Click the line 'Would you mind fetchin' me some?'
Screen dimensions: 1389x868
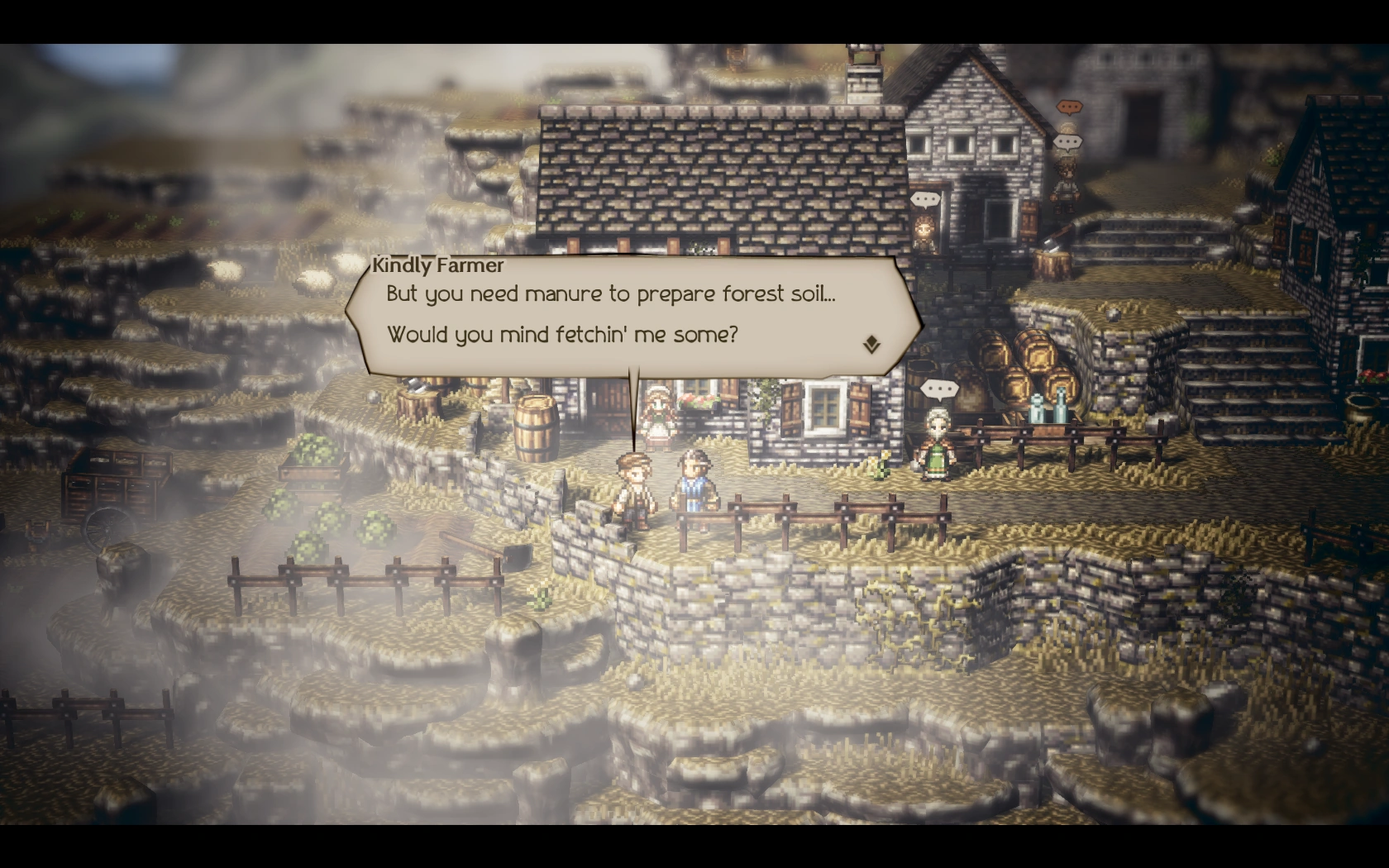(562, 335)
